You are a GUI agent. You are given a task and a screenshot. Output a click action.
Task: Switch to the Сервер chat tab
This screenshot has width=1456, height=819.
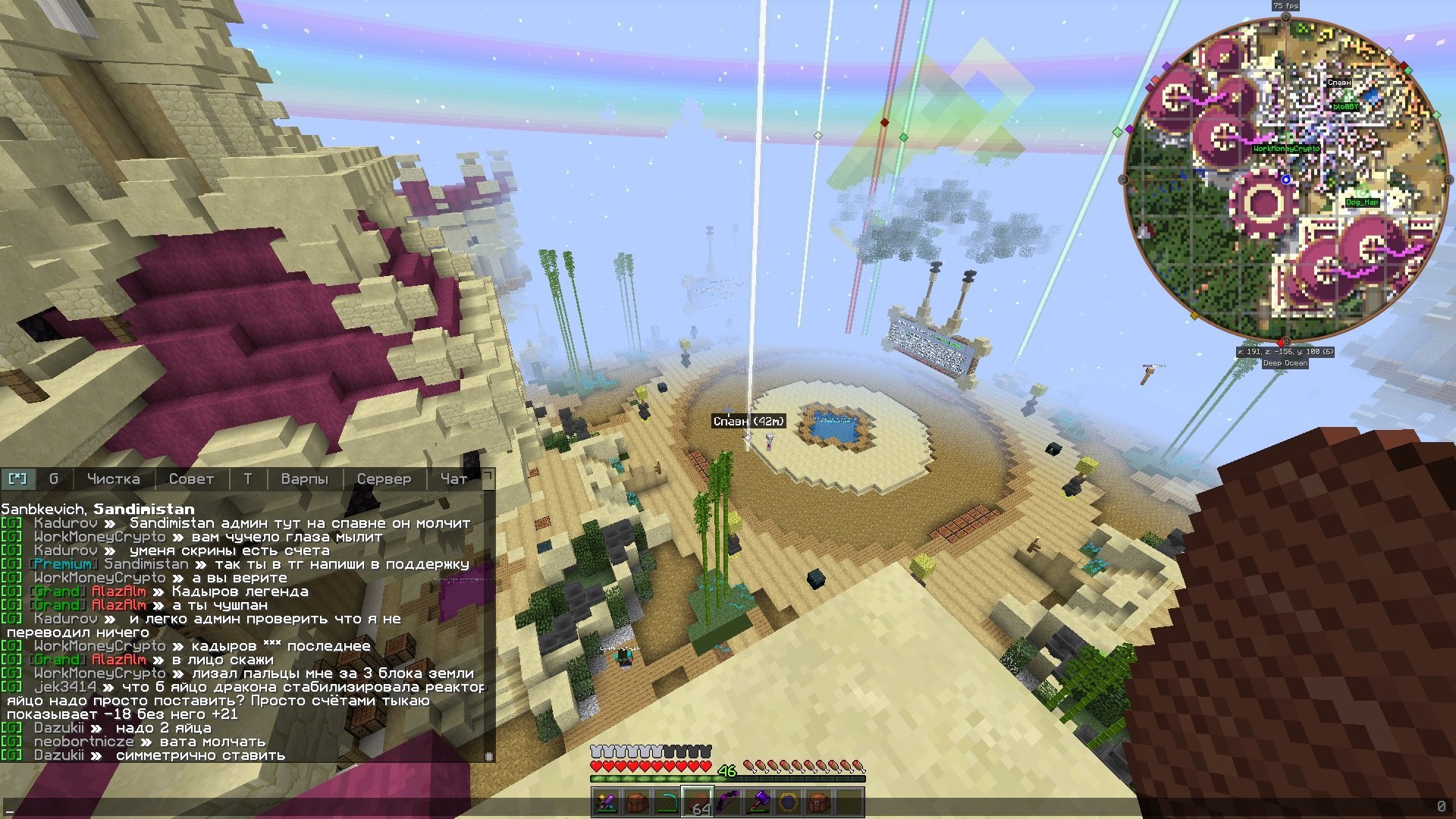(x=384, y=479)
